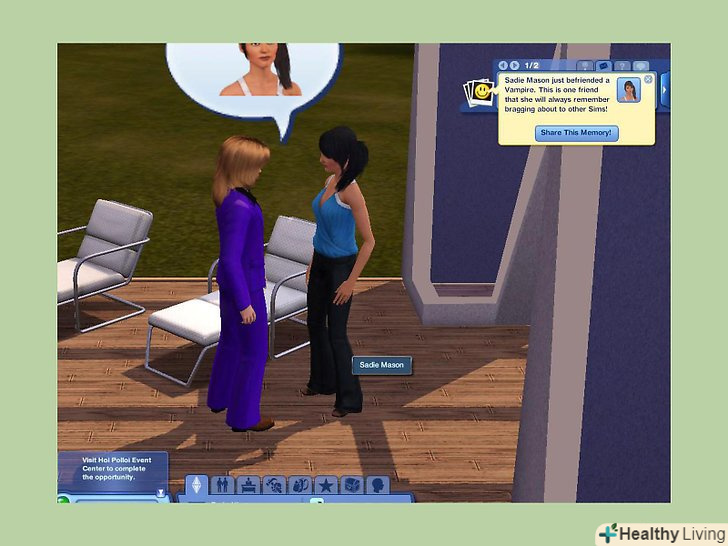The width and height of the screenshot is (728, 546).
Task: Close the Sadie Mason memory notification
Action: tap(648, 79)
